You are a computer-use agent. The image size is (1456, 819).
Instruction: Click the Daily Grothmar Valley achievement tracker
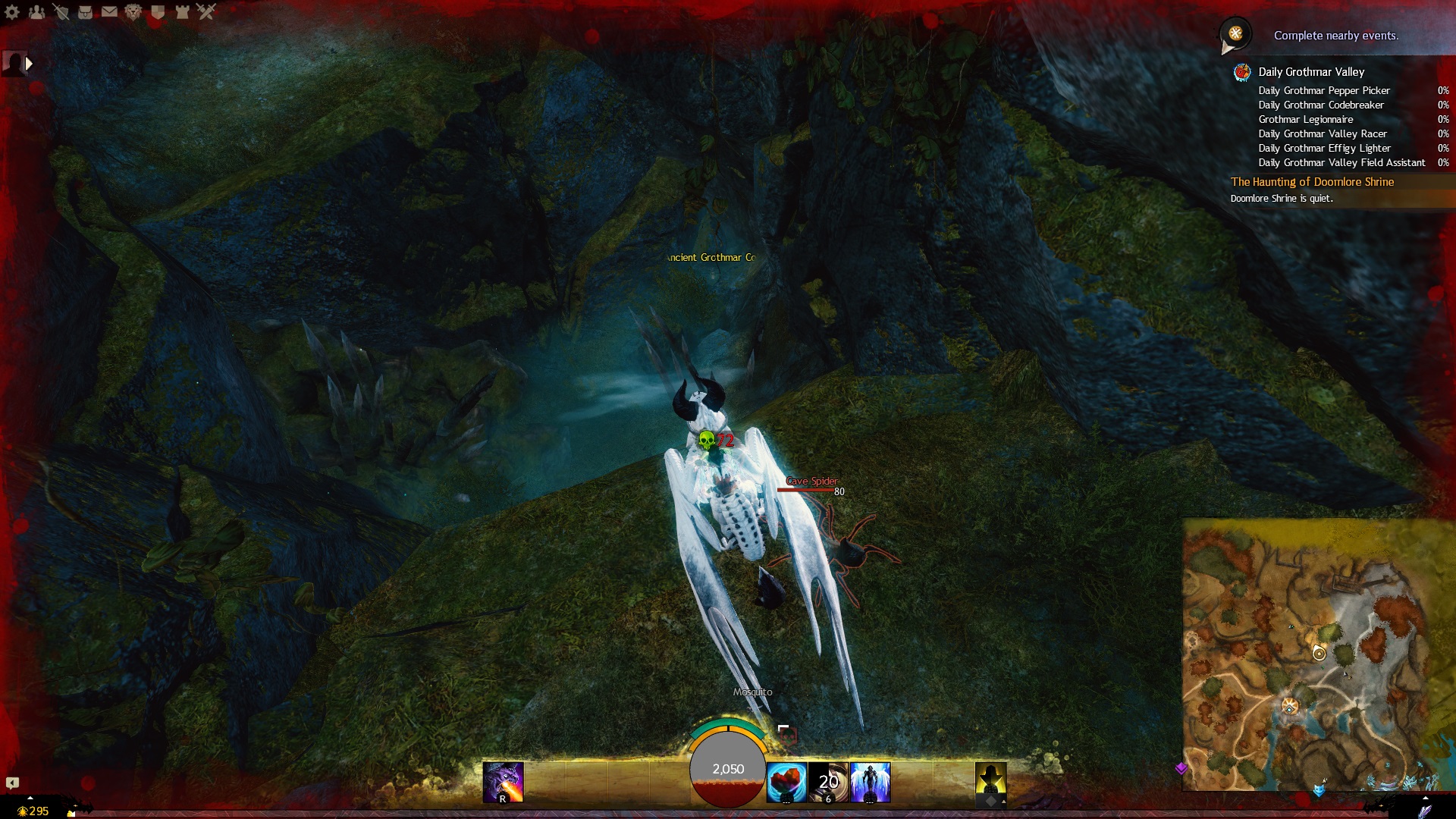click(1311, 72)
